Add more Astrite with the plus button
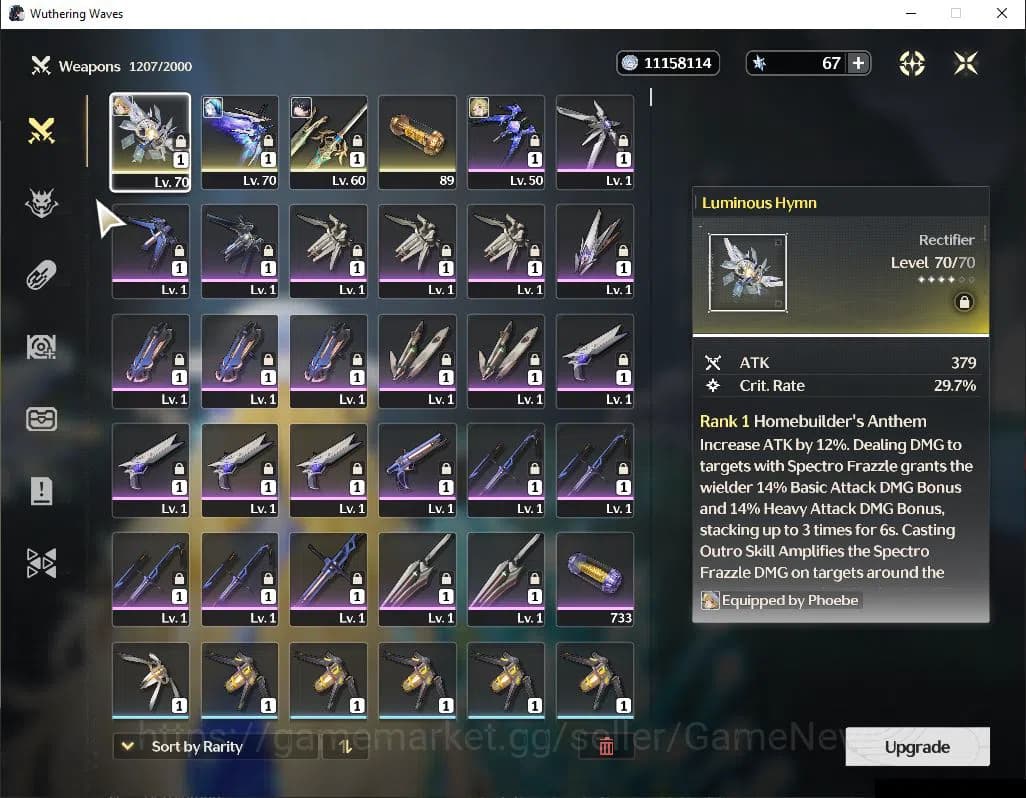The height and width of the screenshot is (798, 1026). tap(858, 63)
